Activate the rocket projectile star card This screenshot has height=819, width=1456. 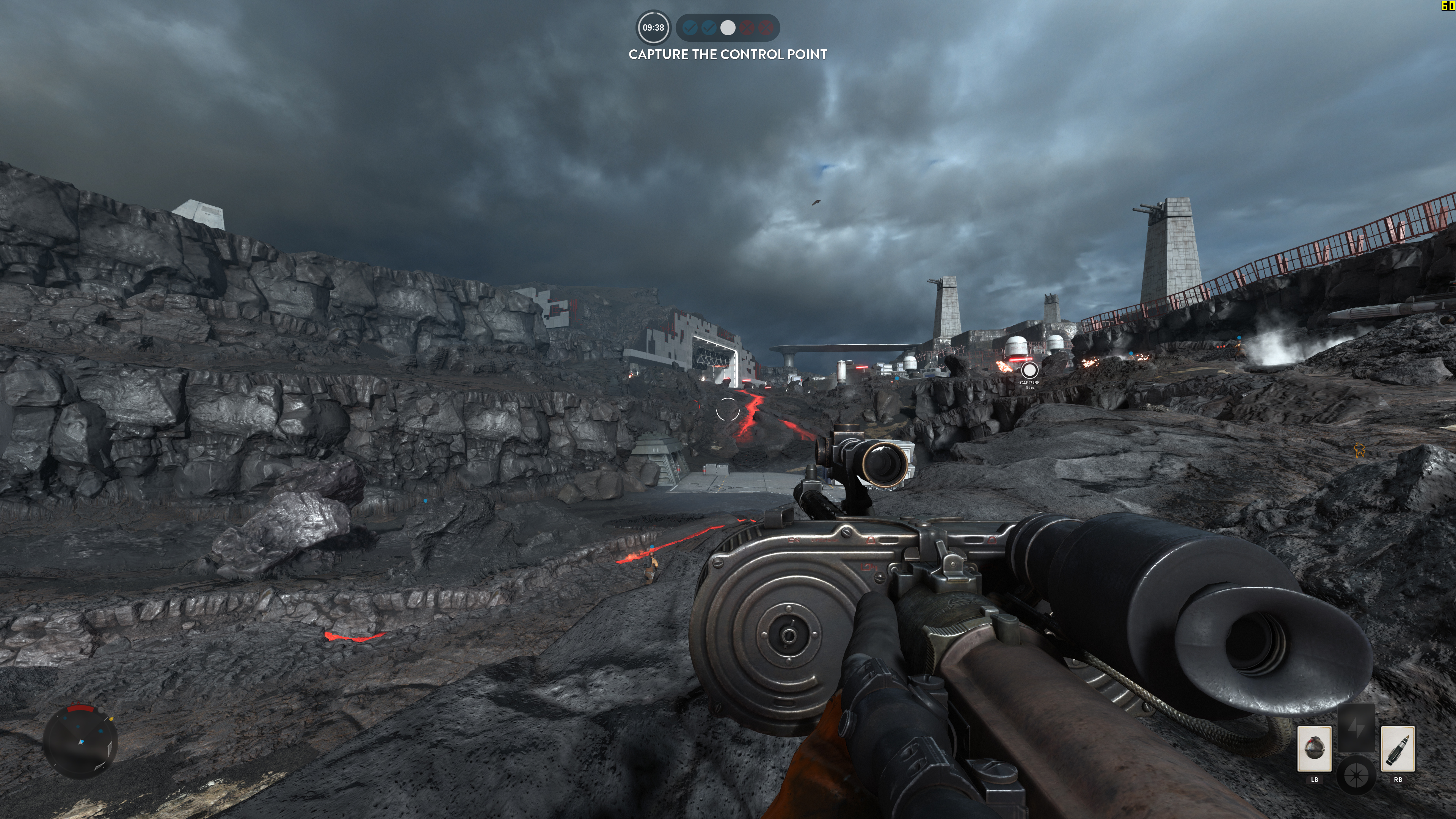pos(1397,748)
